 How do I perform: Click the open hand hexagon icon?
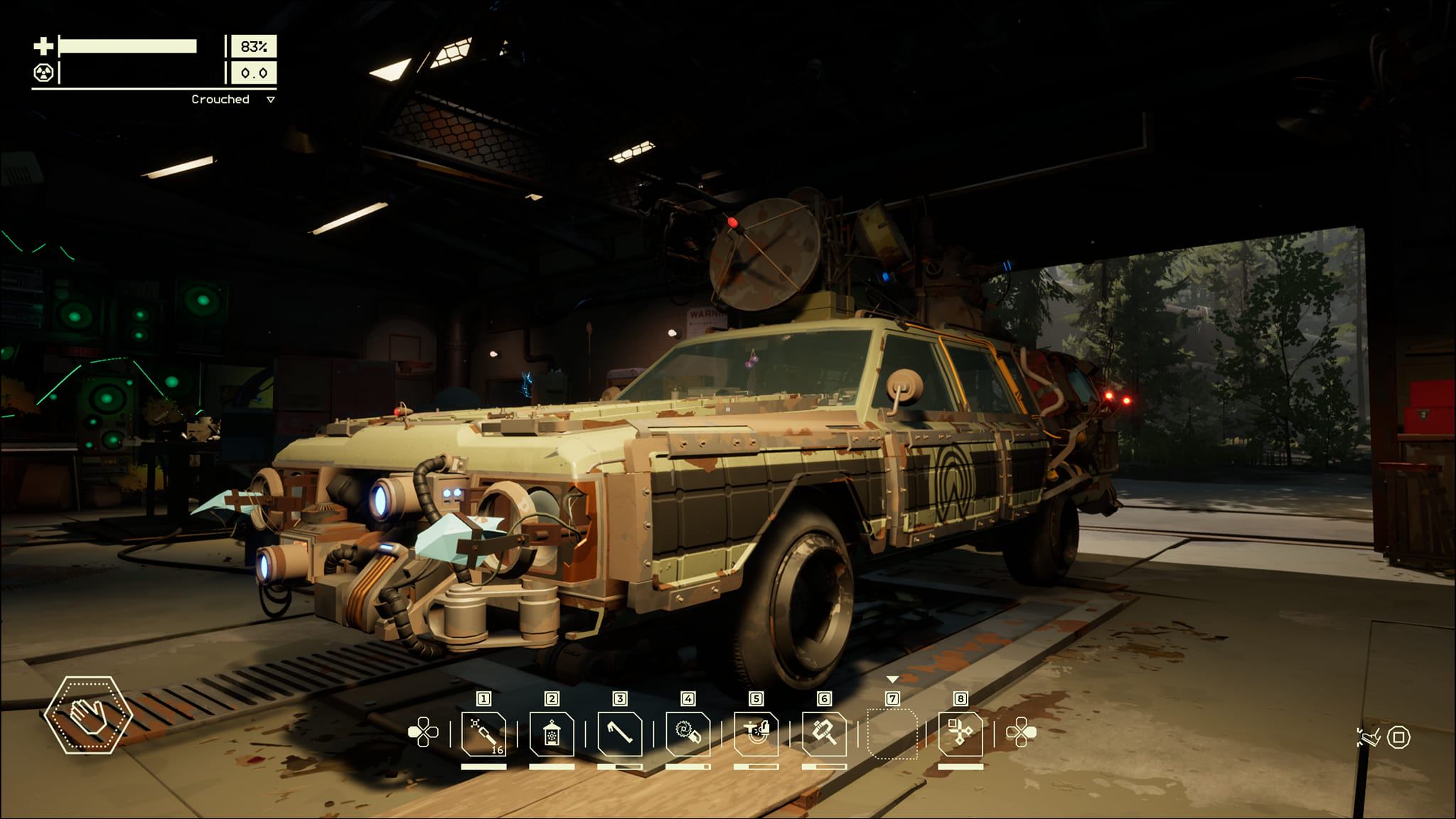[x=88, y=715]
